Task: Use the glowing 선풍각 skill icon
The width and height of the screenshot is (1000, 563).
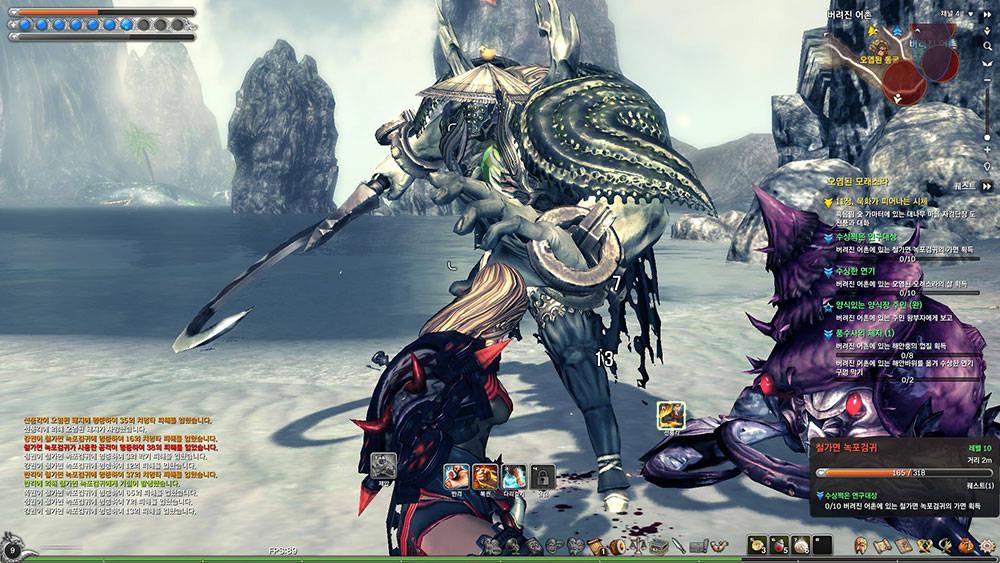Action: [670, 413]
